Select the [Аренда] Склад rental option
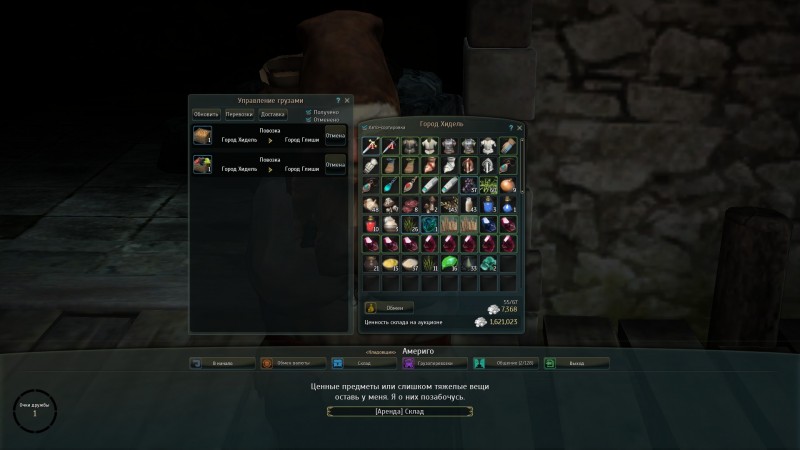The image size is (800, 450). tap(400, 410)
